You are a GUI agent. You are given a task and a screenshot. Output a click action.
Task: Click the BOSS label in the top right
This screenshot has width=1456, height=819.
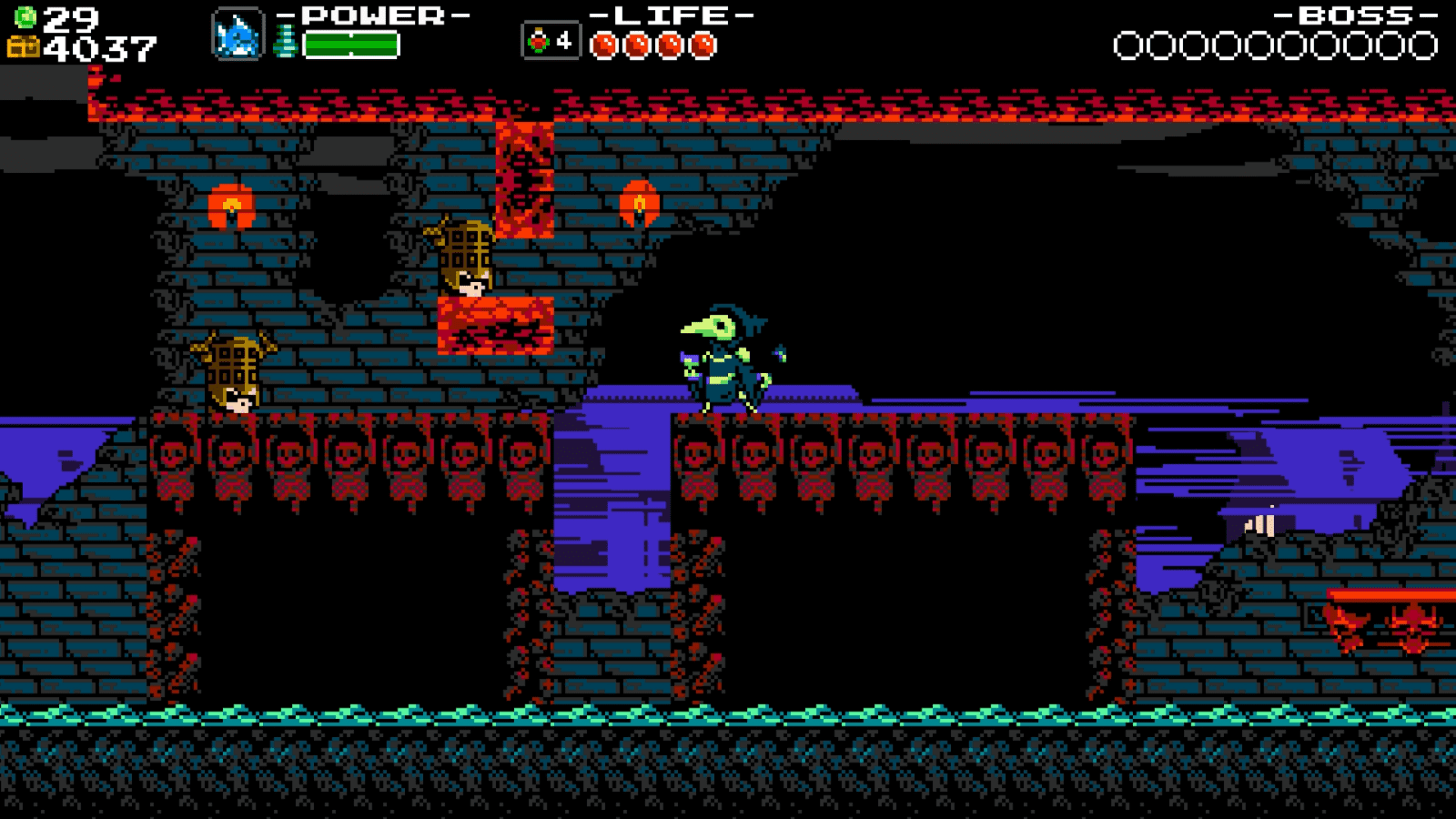click(x=1354, y=14)
